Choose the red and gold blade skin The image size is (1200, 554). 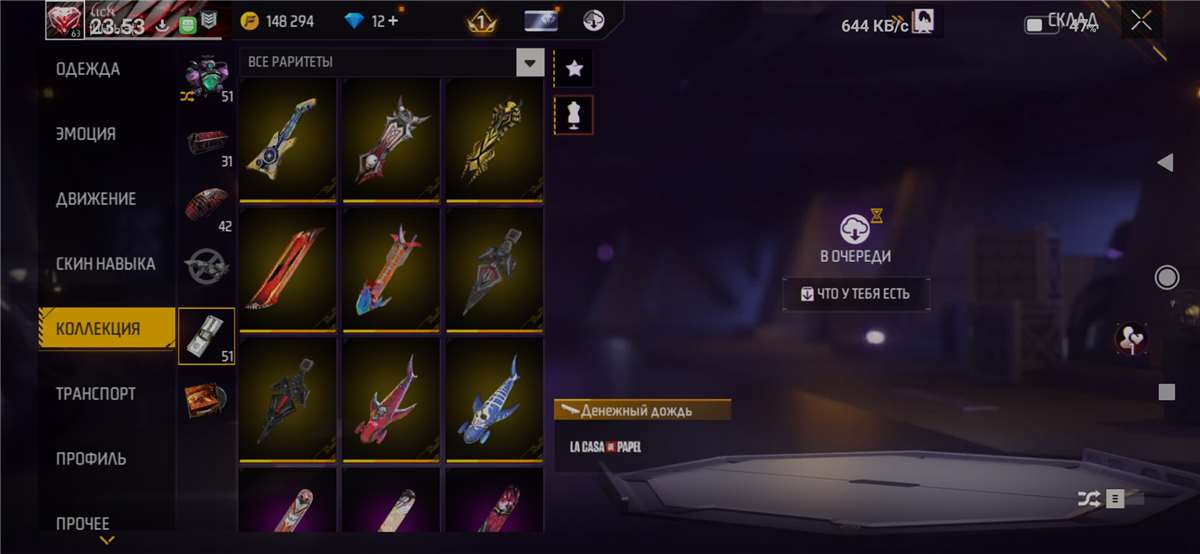click(x=289, y=268)
